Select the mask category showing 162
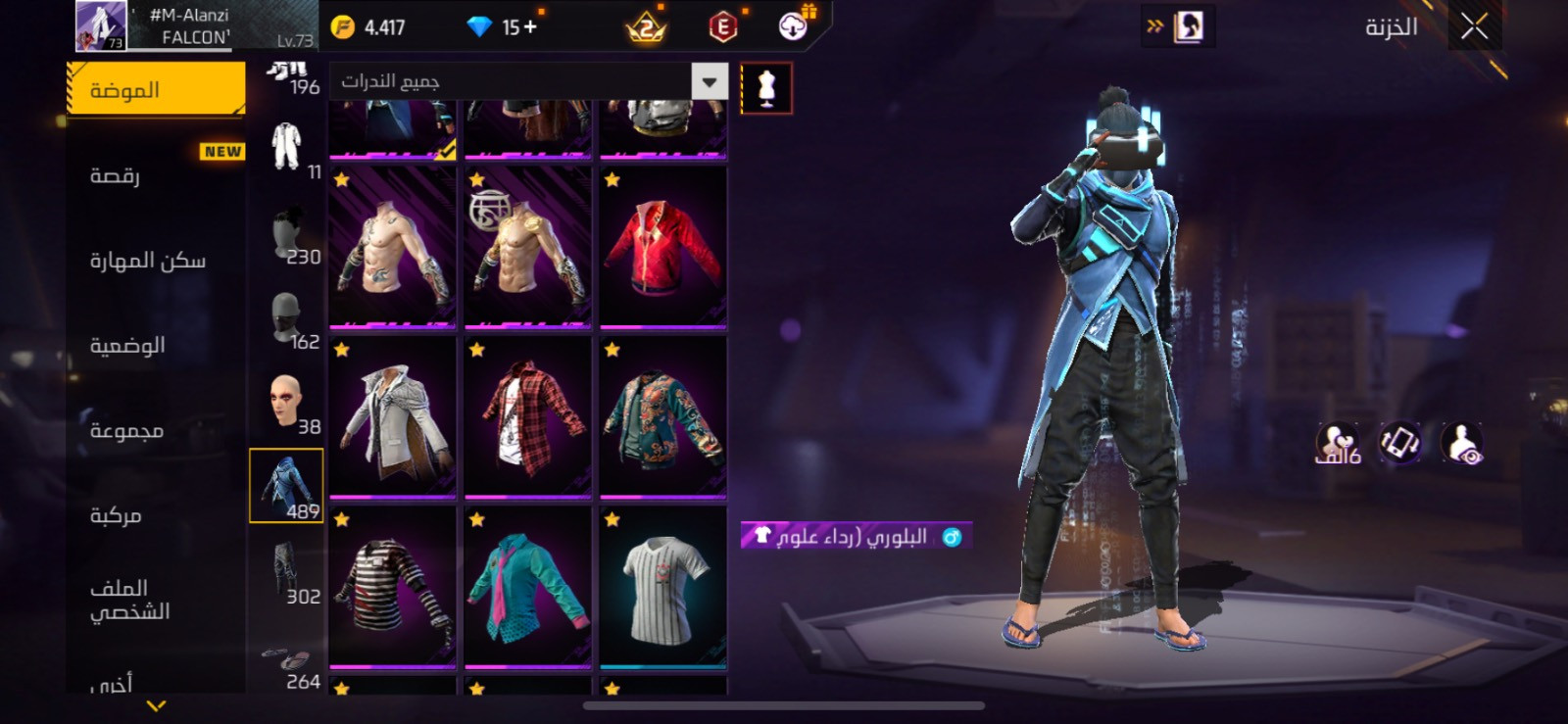This screenshot has width=1568, height=724. 286,318
